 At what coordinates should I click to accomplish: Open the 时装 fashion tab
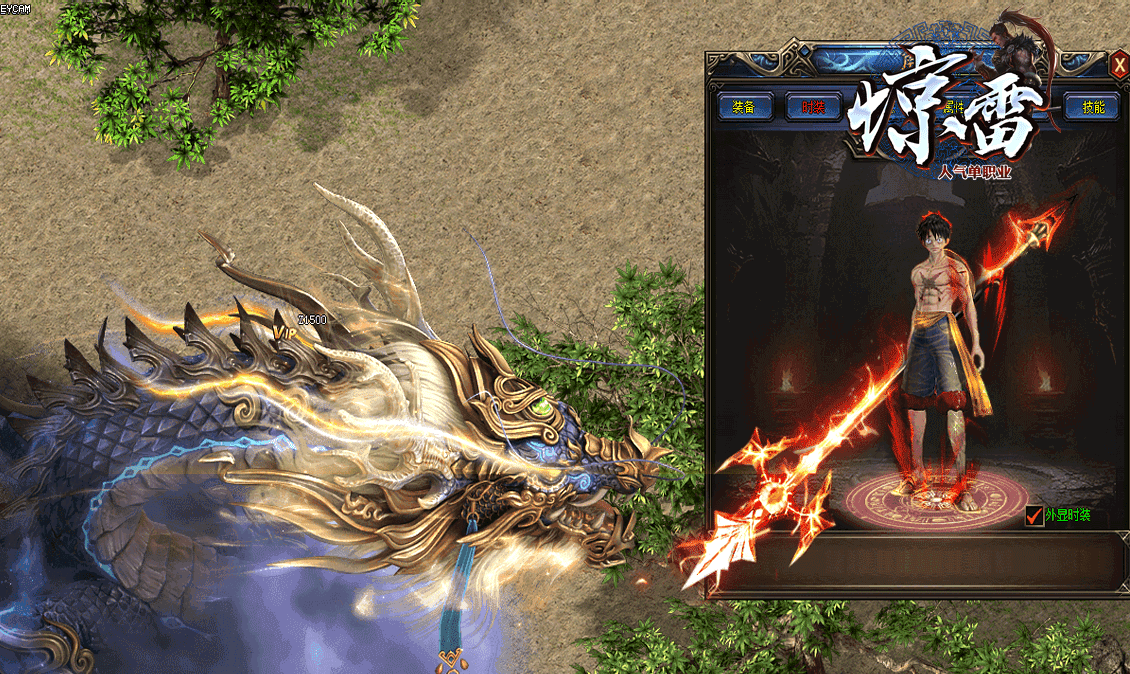click(813, 107)
